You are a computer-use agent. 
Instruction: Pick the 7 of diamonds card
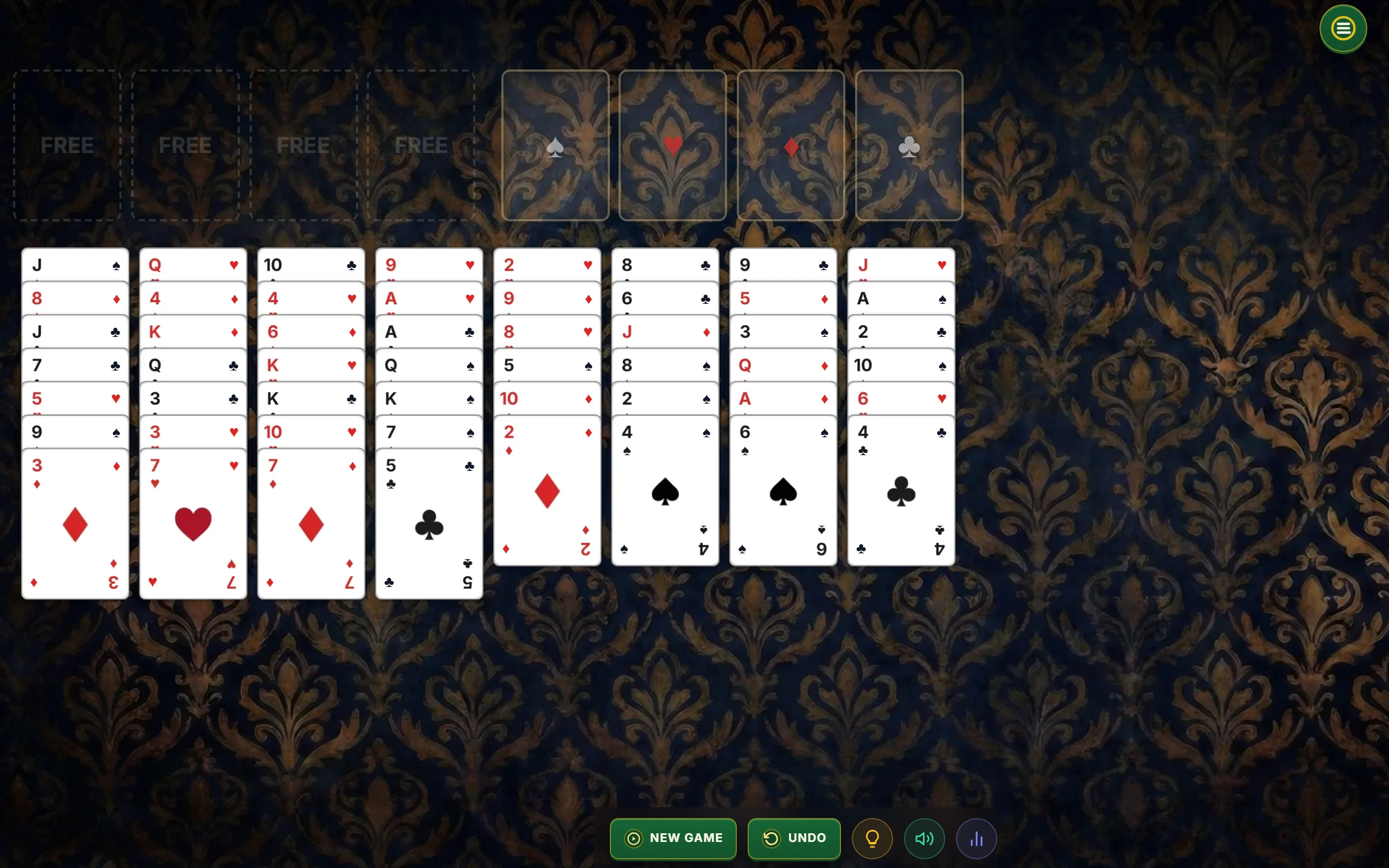[x=311, y=524]
